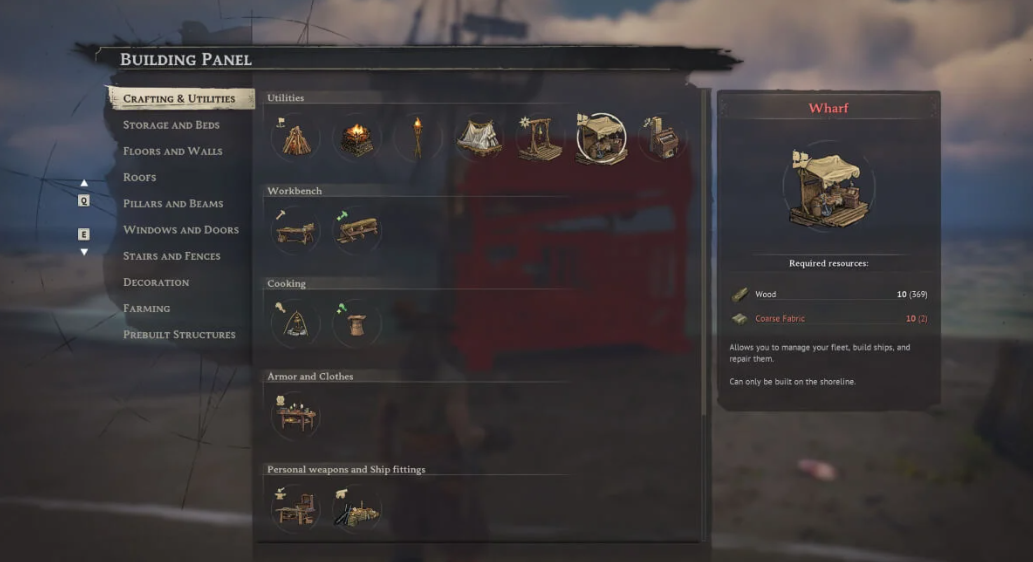Choose the cooking tripod campfire icon
The height and width of the screenshot is (562, 1033).
pos(295,324)
